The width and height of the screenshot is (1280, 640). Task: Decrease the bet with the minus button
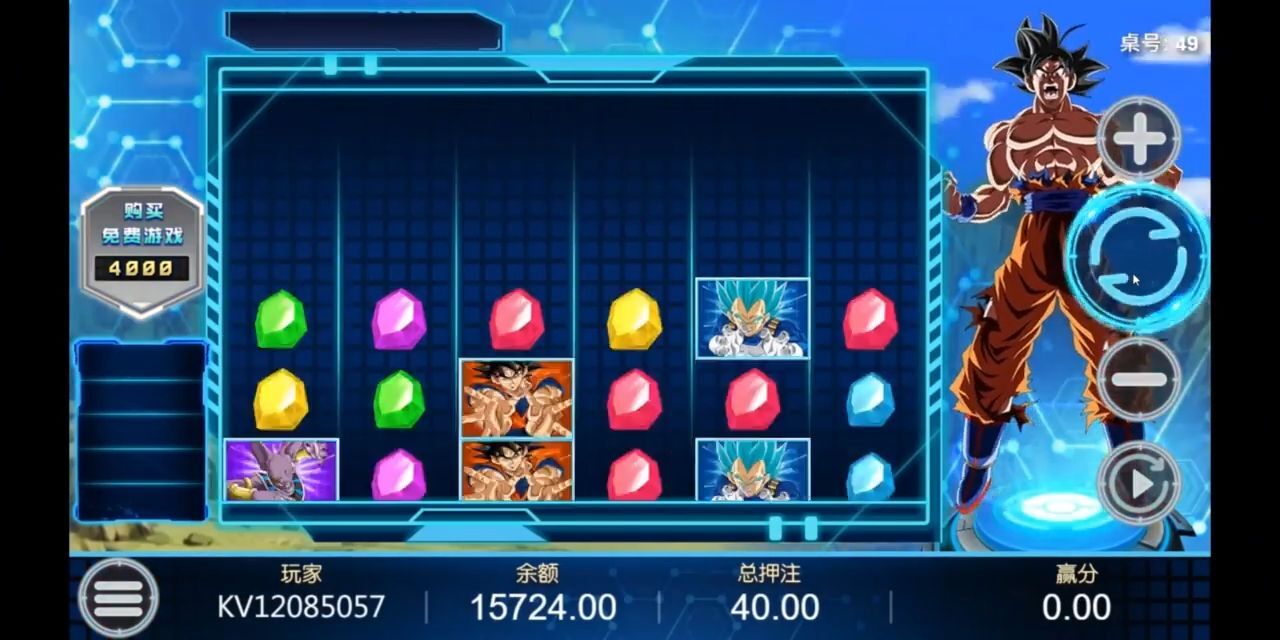(x=1139, y=379)
